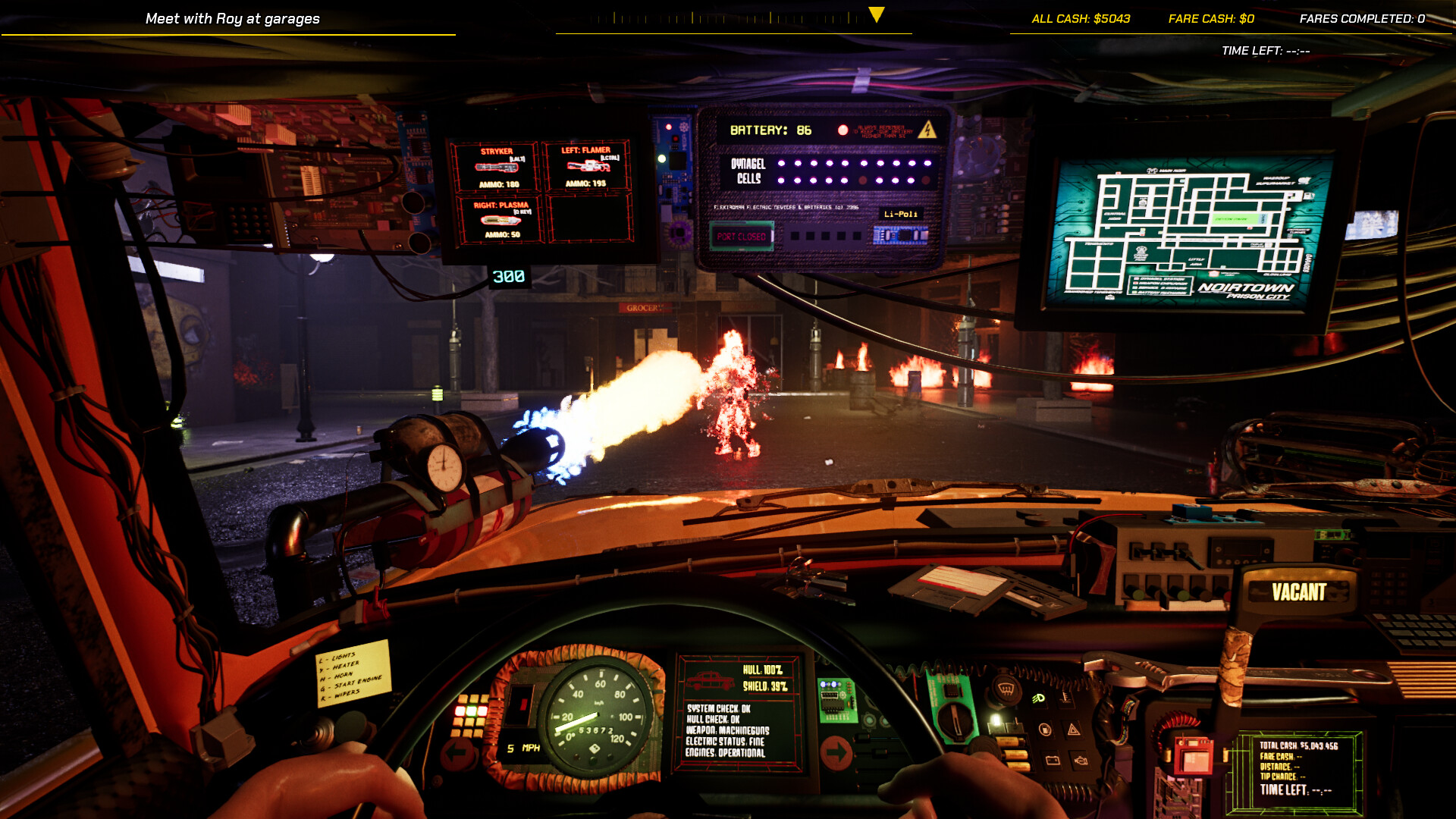Click the fuel pump icon button
The height and width of the screenshot is (819, 1456).
1044,729
